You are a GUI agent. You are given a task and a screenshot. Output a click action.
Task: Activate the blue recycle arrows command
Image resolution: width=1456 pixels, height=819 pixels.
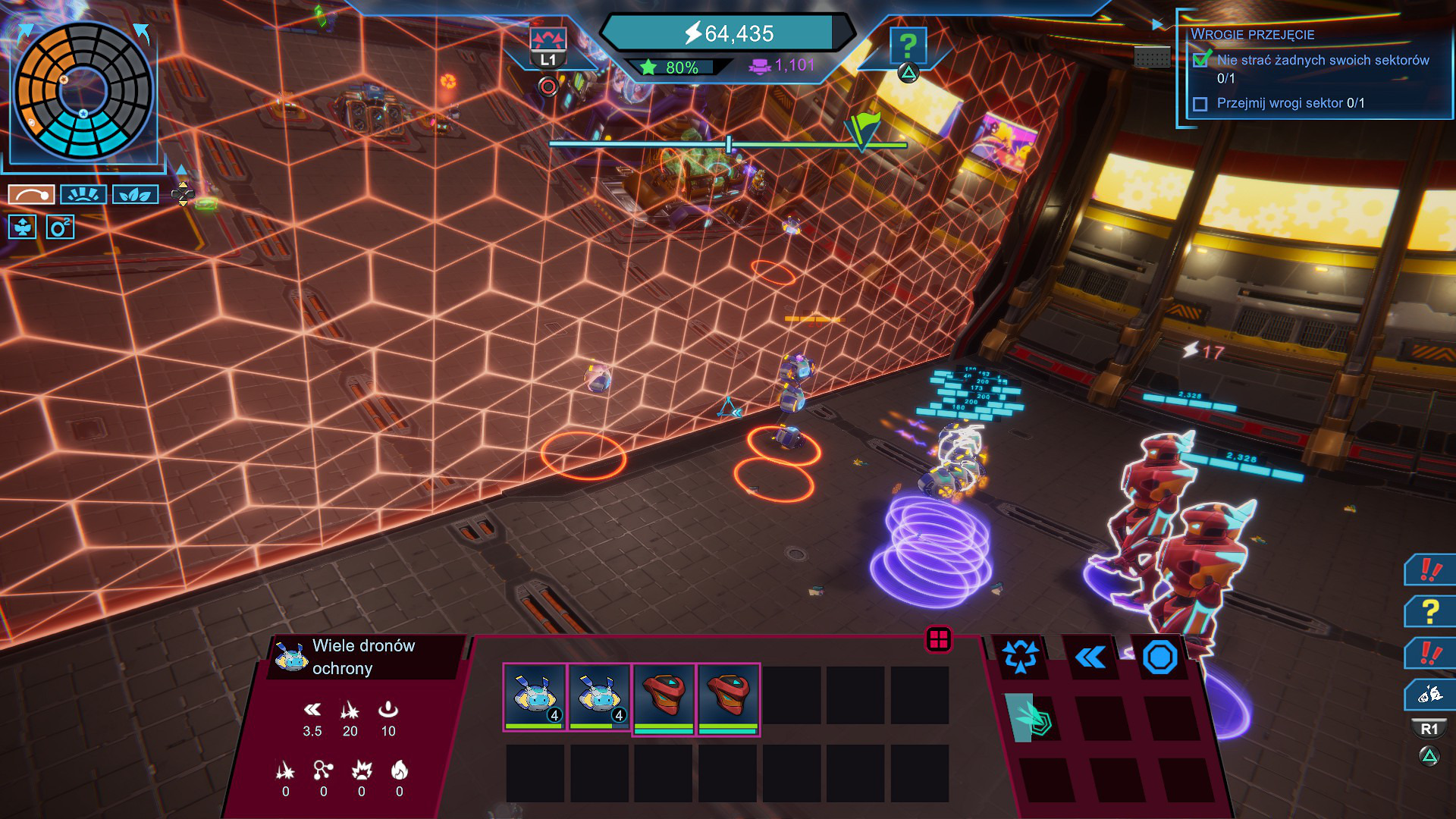[1020, 656]
